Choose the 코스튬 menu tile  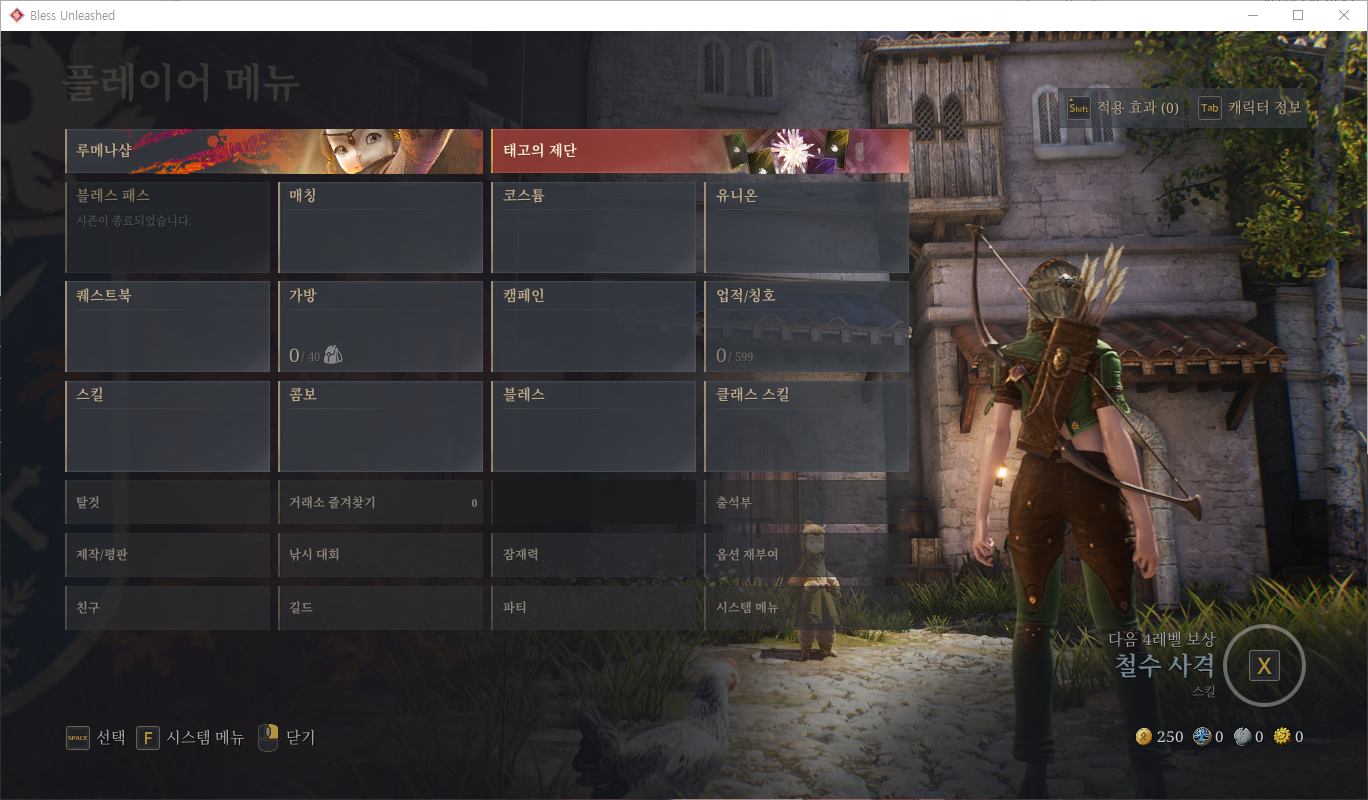[x=593, y=227]
